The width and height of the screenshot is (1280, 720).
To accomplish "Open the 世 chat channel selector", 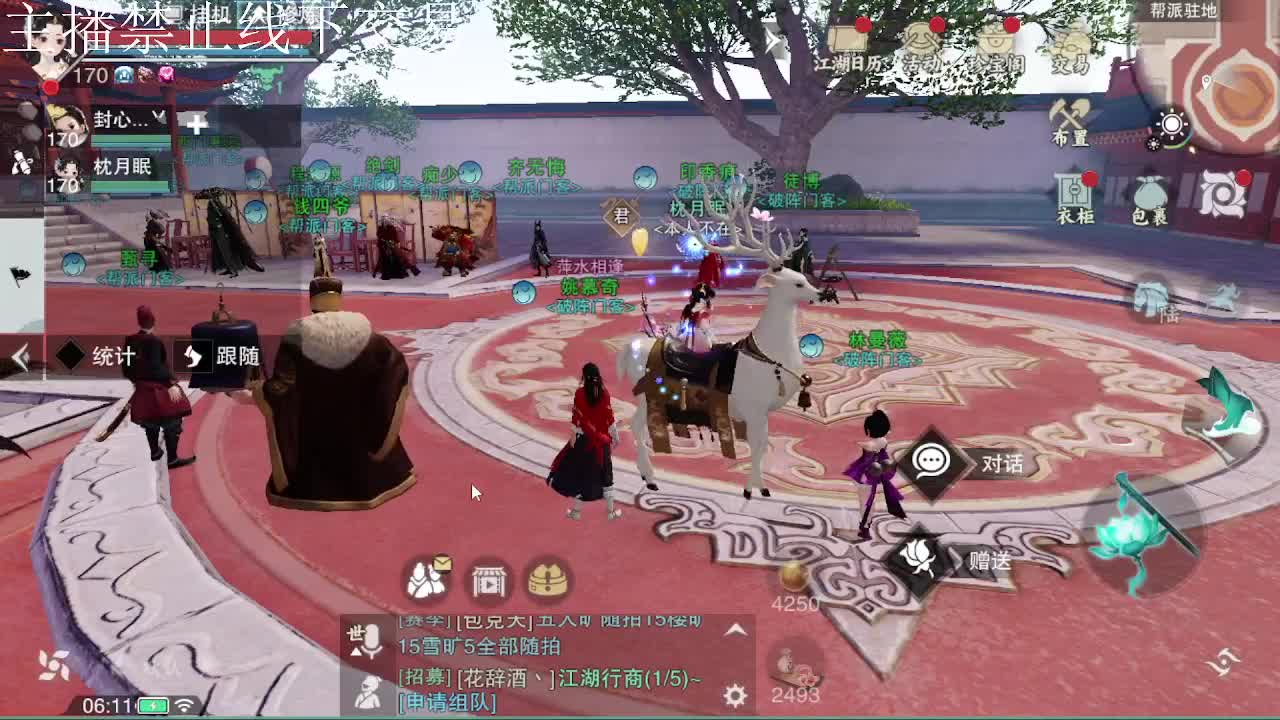I will click(355, 632).
